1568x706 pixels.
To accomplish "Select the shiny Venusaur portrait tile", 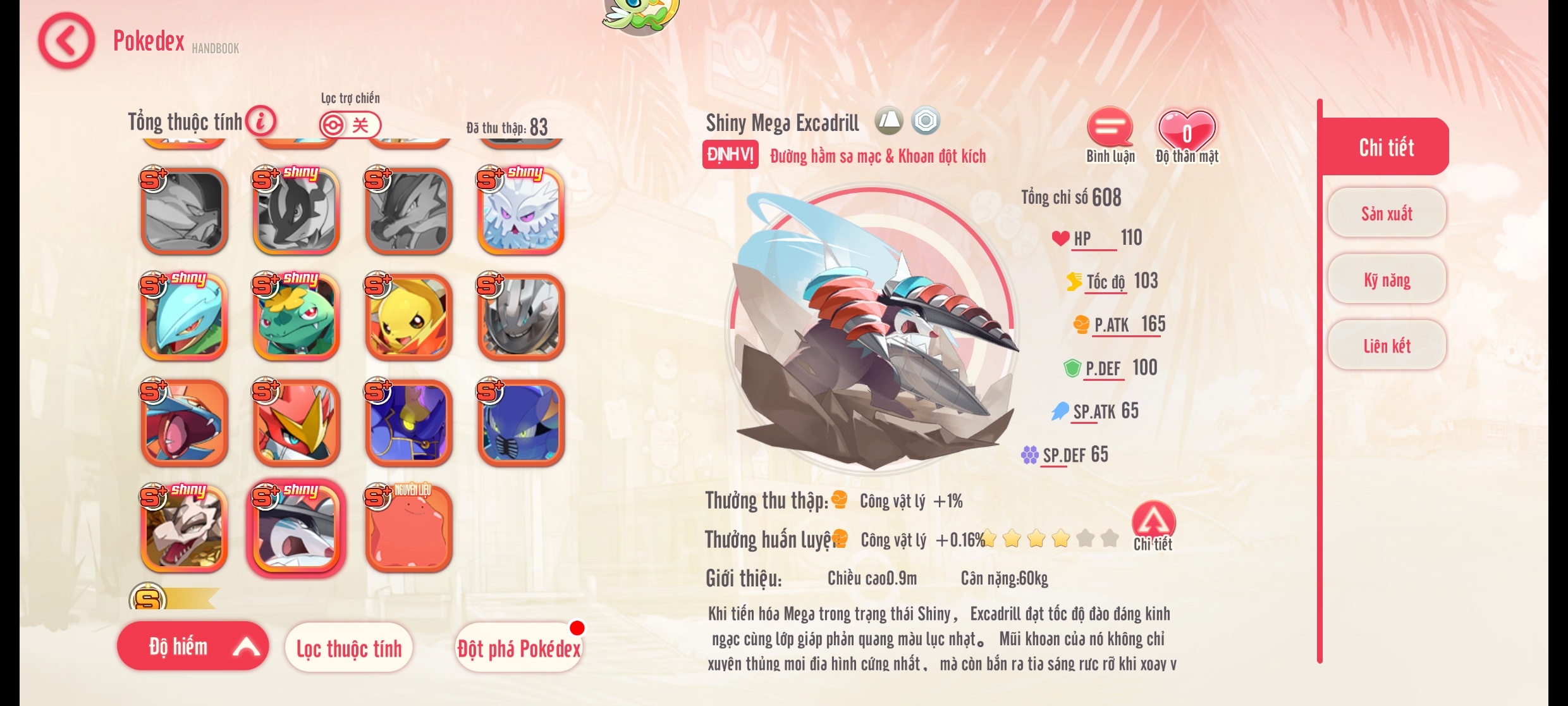I will point(297,318).
